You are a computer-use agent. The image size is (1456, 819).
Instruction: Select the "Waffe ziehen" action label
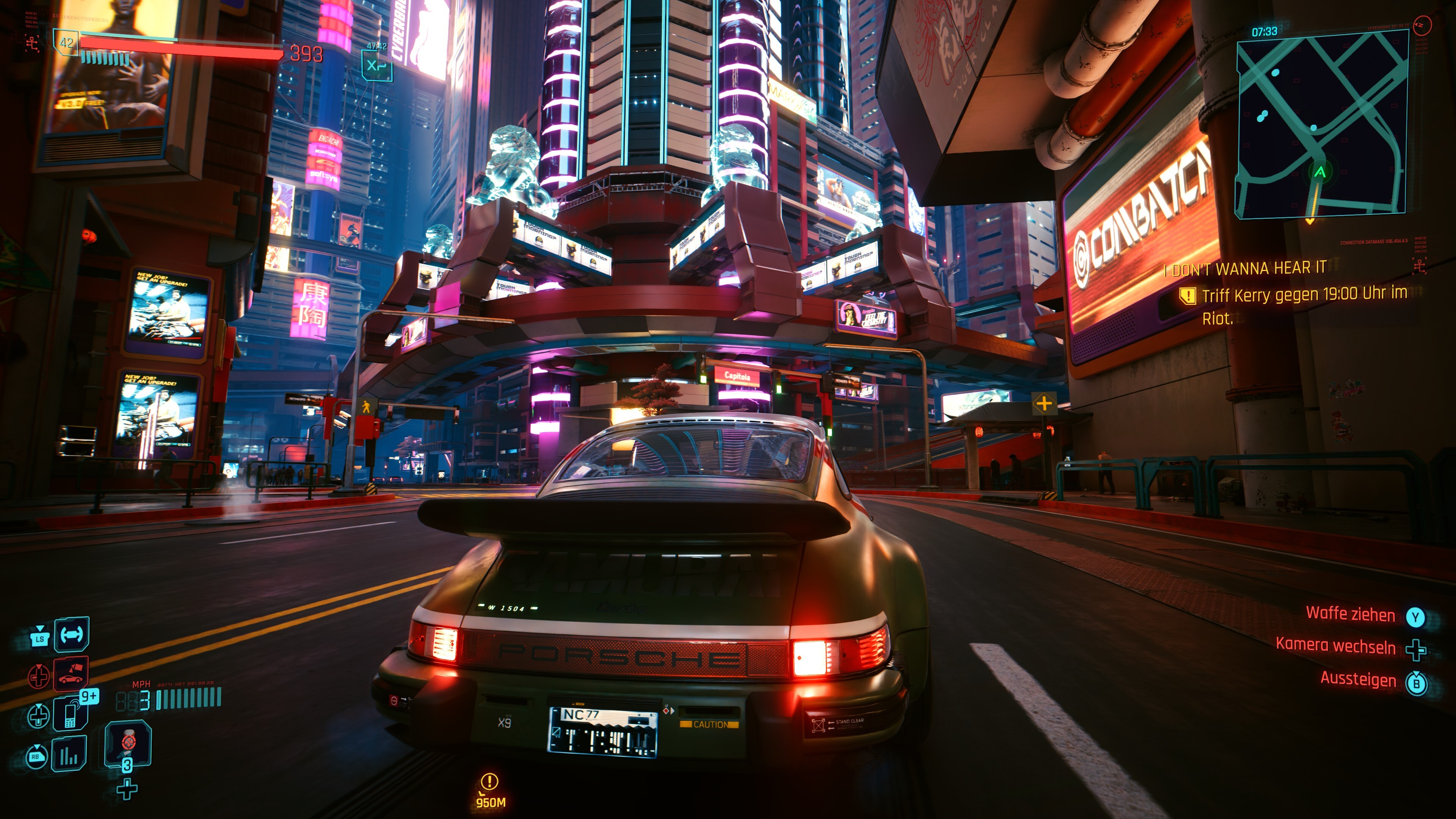tap(1350, 614)
